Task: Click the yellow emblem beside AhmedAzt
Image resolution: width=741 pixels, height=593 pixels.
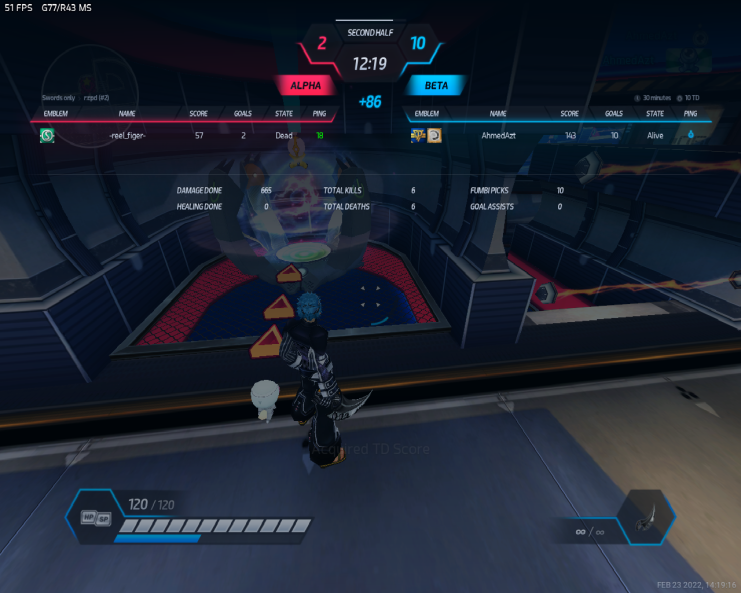Action: point(434,135)
